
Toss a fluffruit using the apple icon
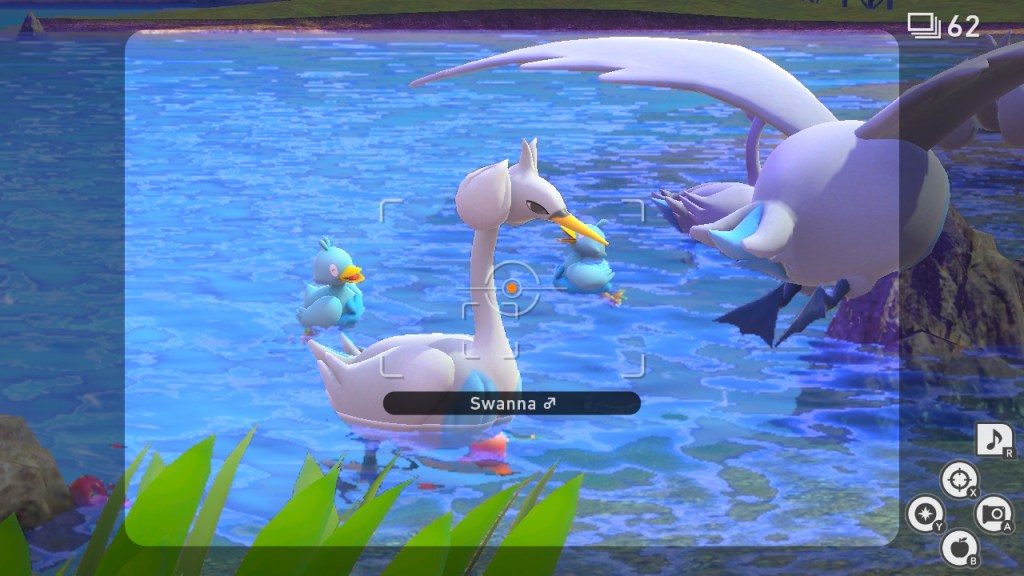958,546
